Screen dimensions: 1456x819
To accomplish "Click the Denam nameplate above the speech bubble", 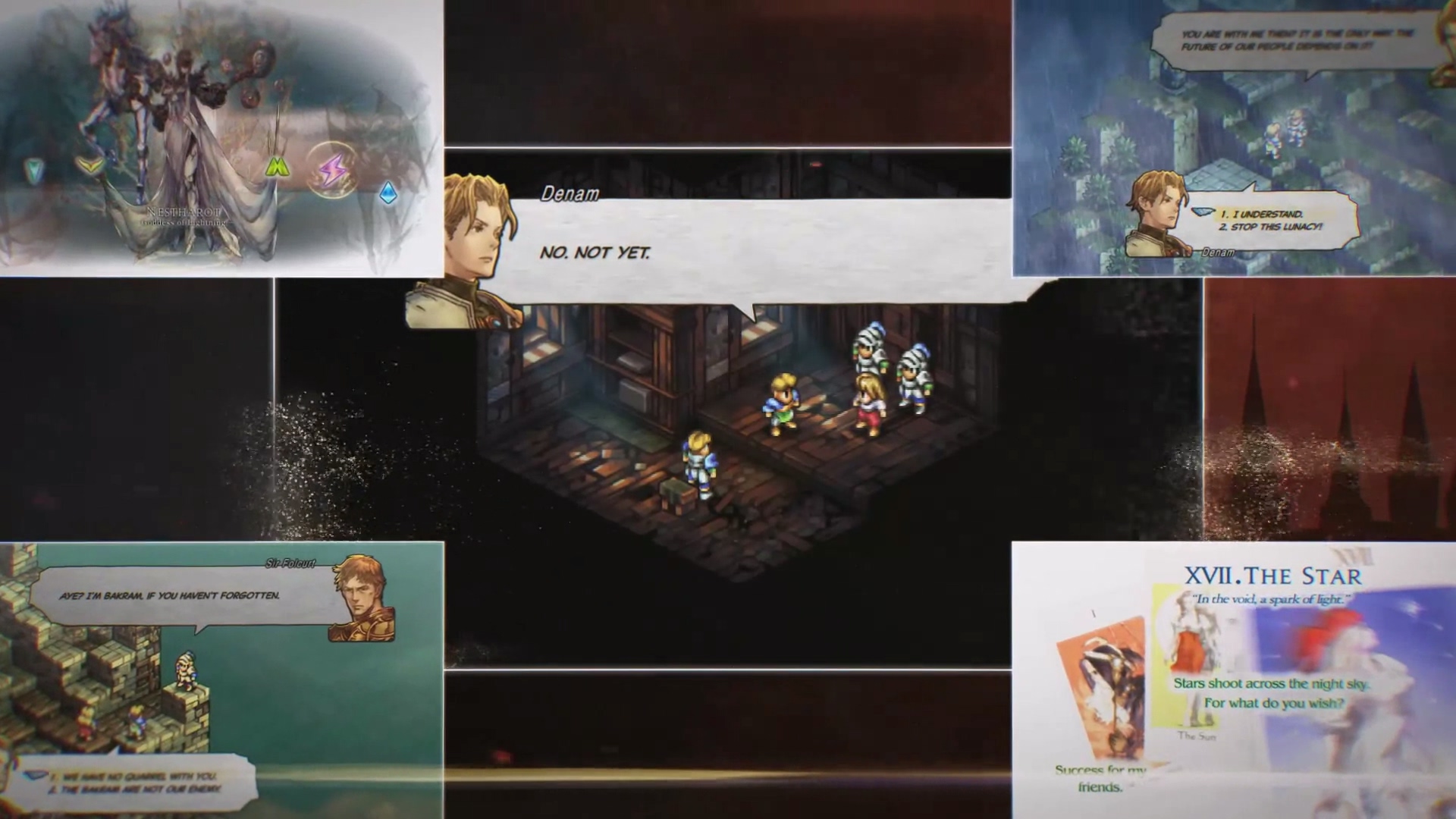I will tap(570, 193).
